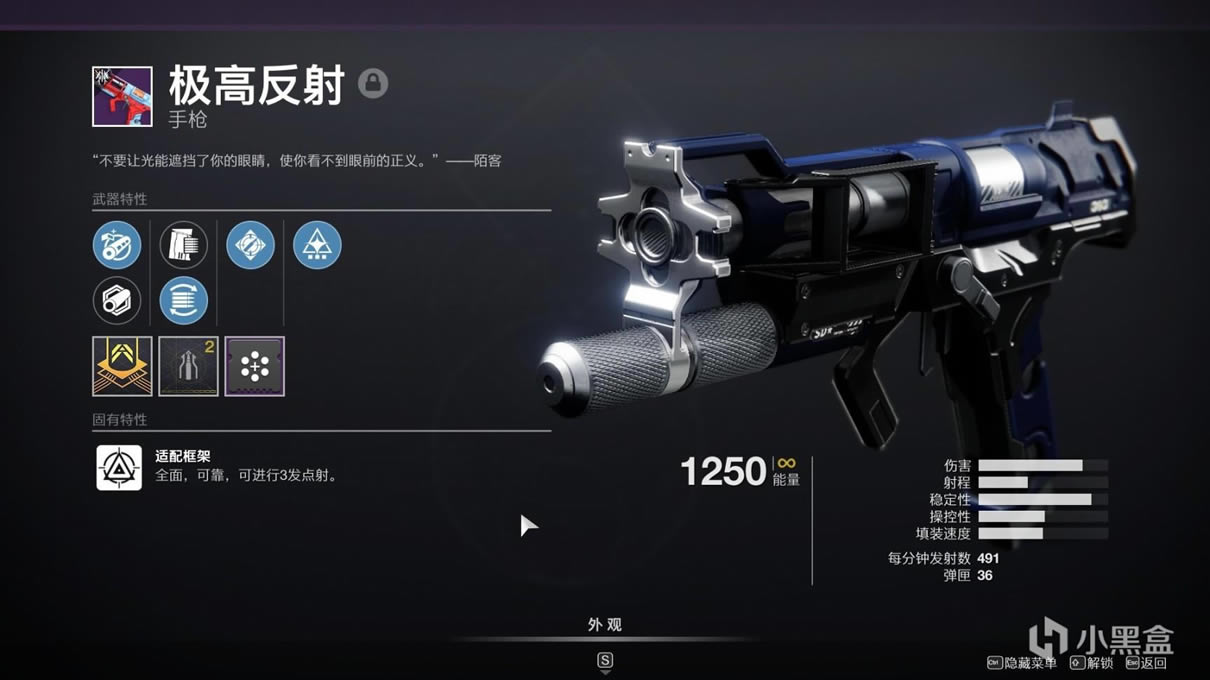Pick the magazine perk with white clip
1210x680 pixels.
pos(184,245)
